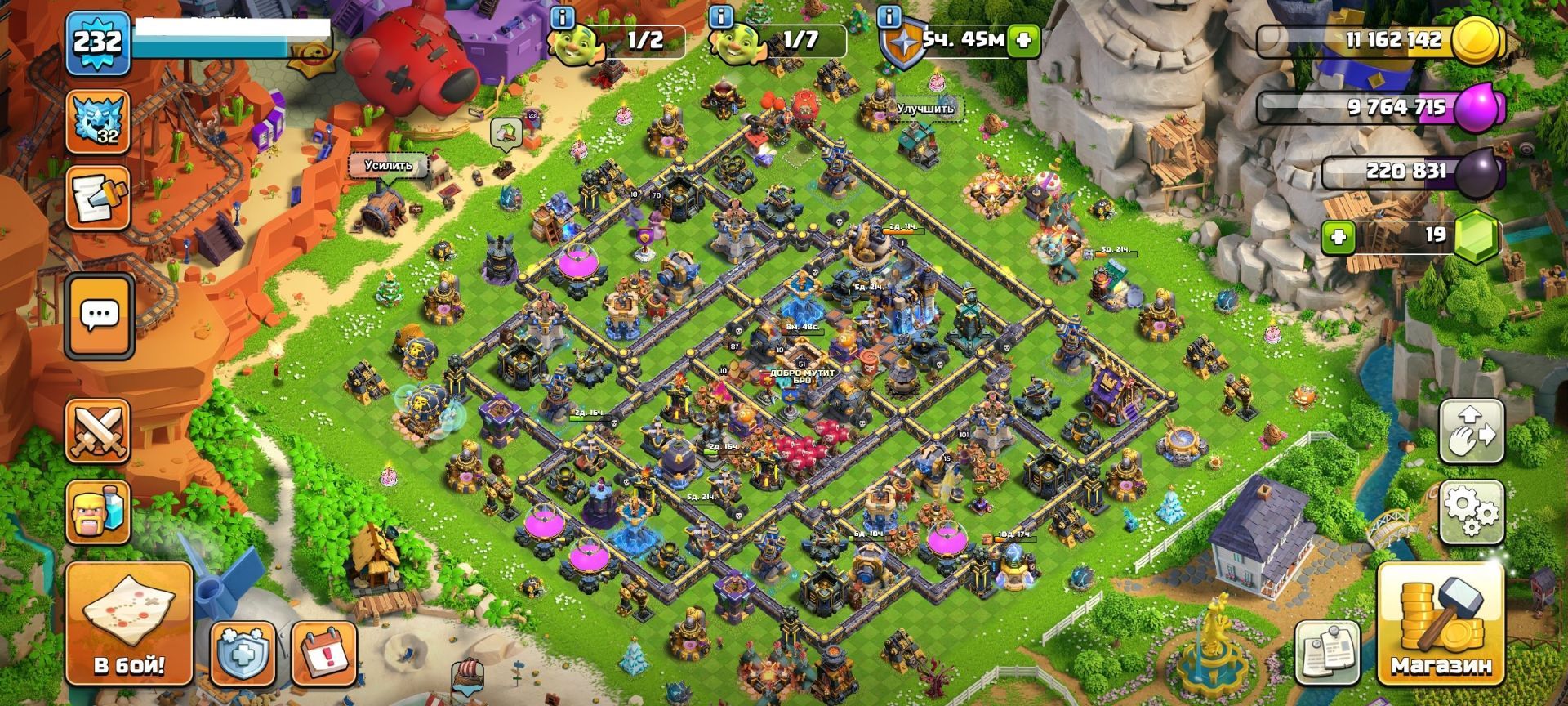Open the blue shield plus icon
Screen dimensions: 1568x706
tap(242, 654)
